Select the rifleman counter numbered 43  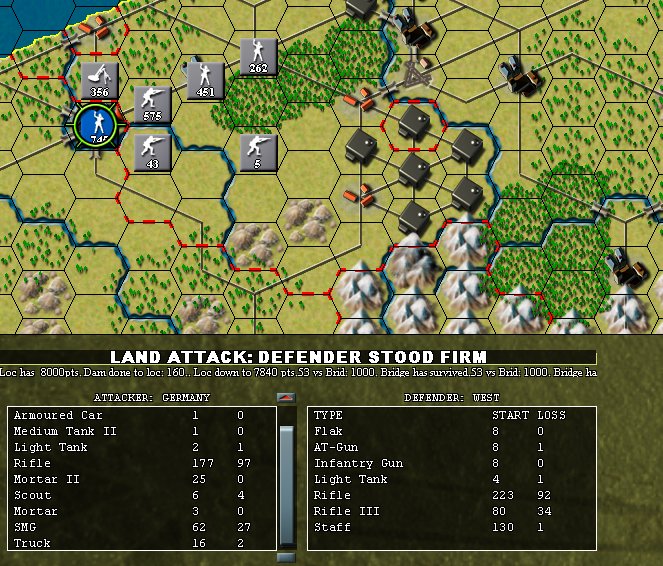click(x=152, y=152)
